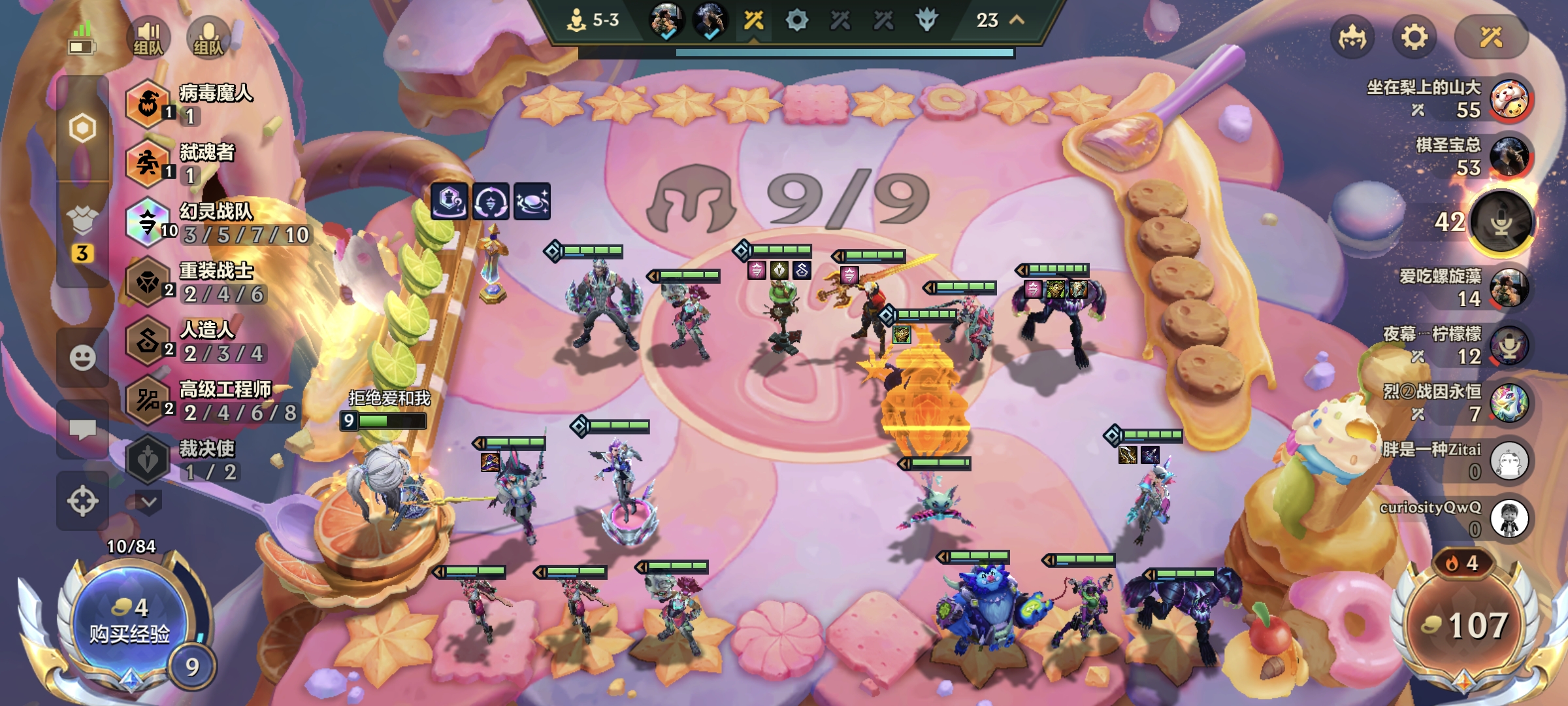Activate the crosshair locate button

82,501
